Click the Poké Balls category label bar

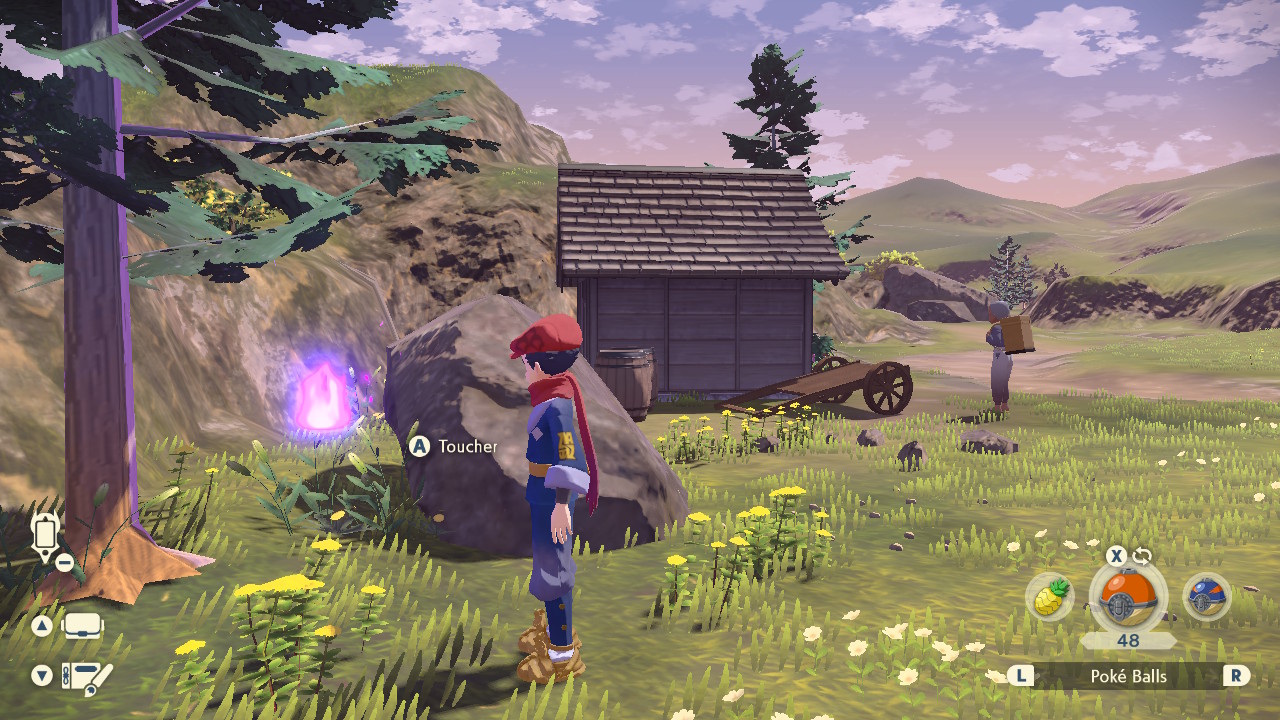tap(1128, 676)
